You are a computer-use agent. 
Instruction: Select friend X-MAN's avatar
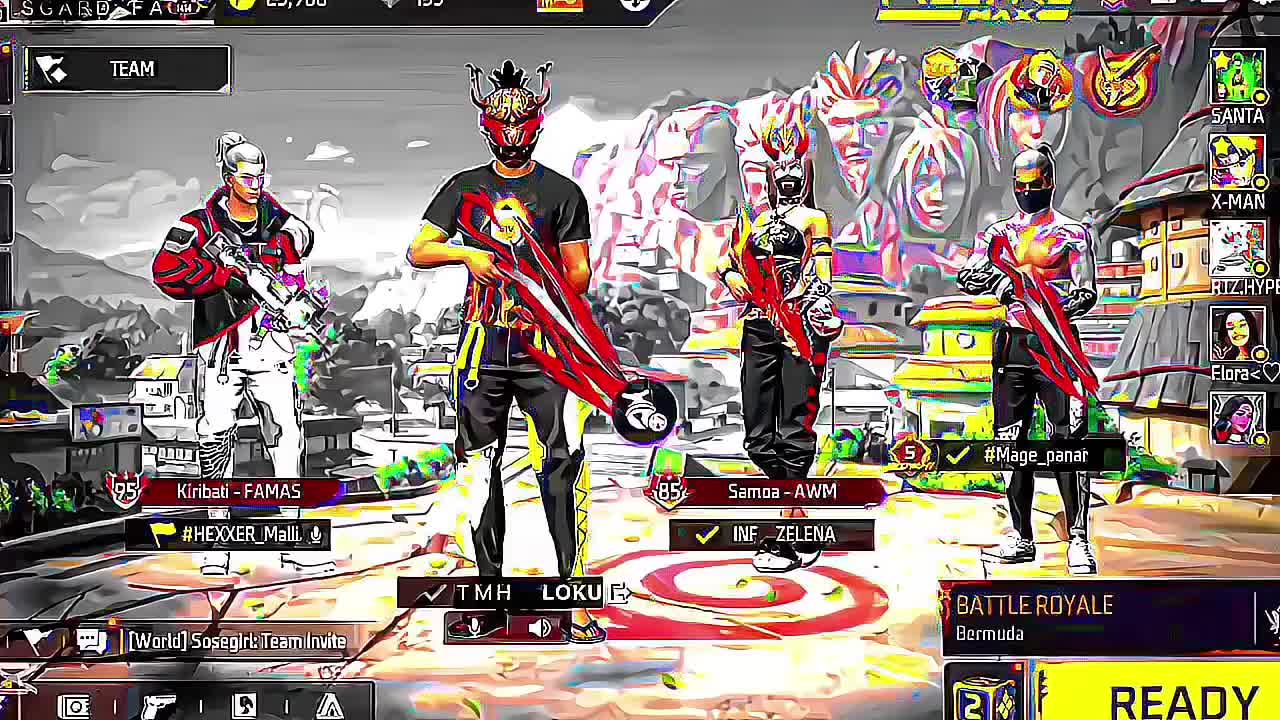[x=1238, y=162]
